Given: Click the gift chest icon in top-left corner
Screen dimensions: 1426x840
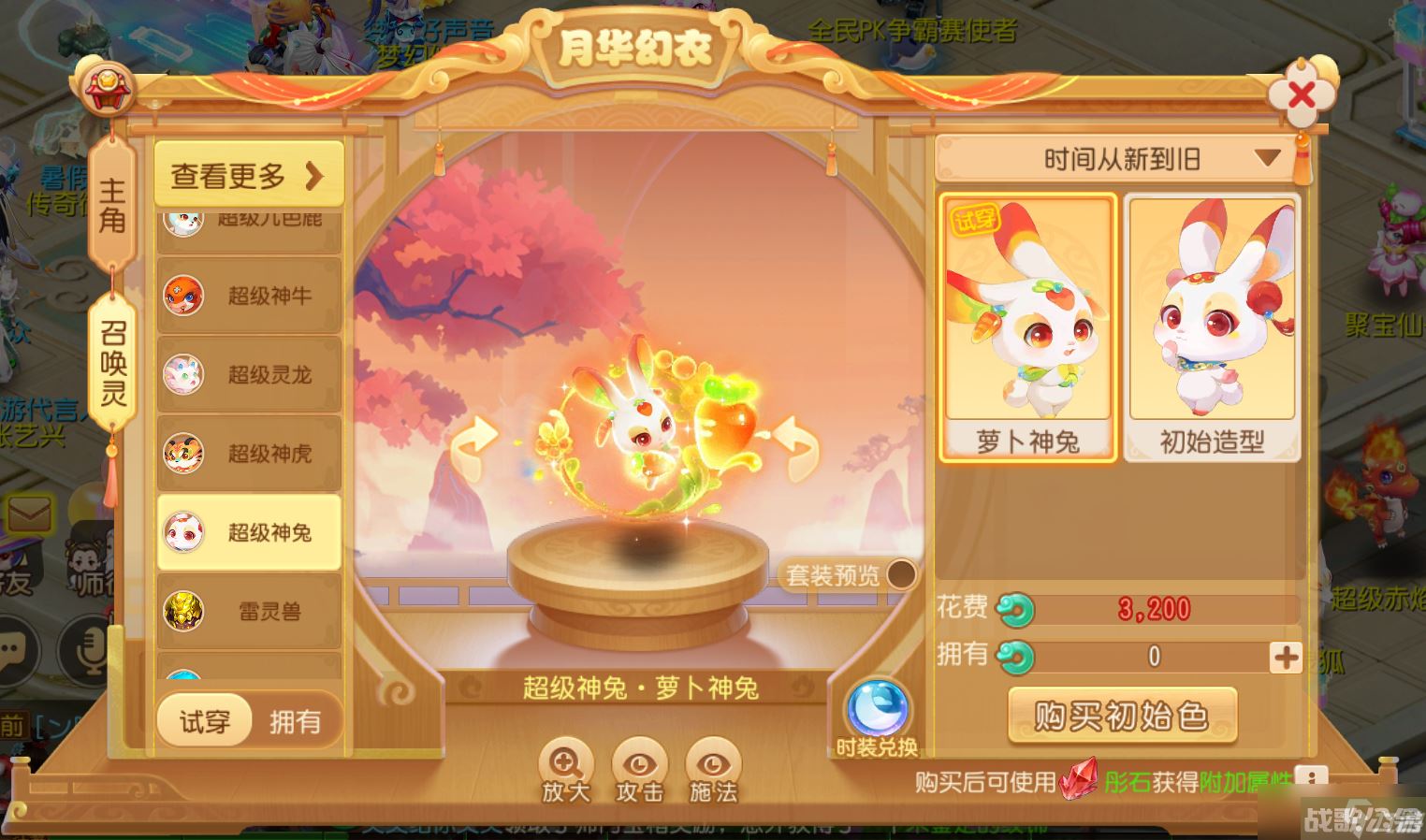Looking at the screenshot, I should [109, 89].
